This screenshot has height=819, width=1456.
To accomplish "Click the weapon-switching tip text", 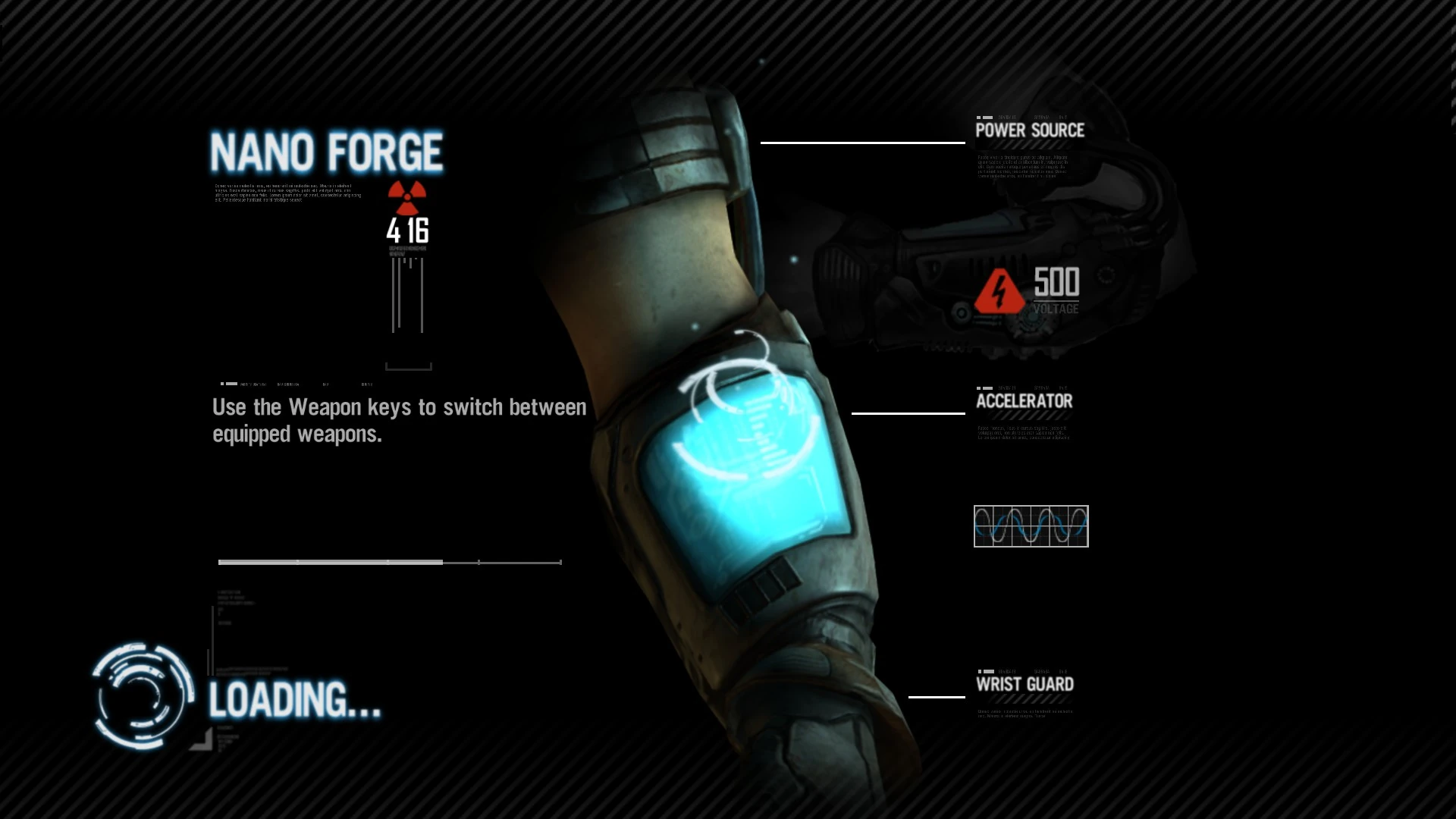I will click(398, 421).
